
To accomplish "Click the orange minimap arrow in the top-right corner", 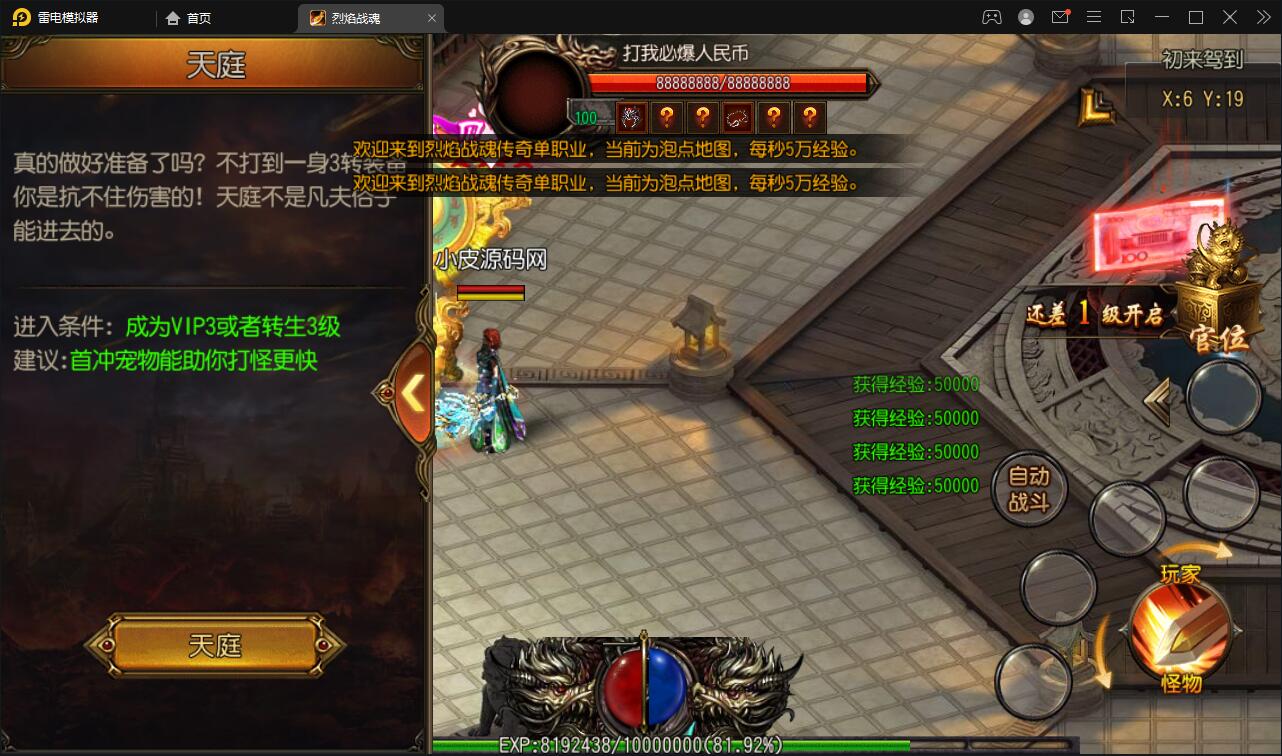I will pyautogui.click(x=1096, y=105).
